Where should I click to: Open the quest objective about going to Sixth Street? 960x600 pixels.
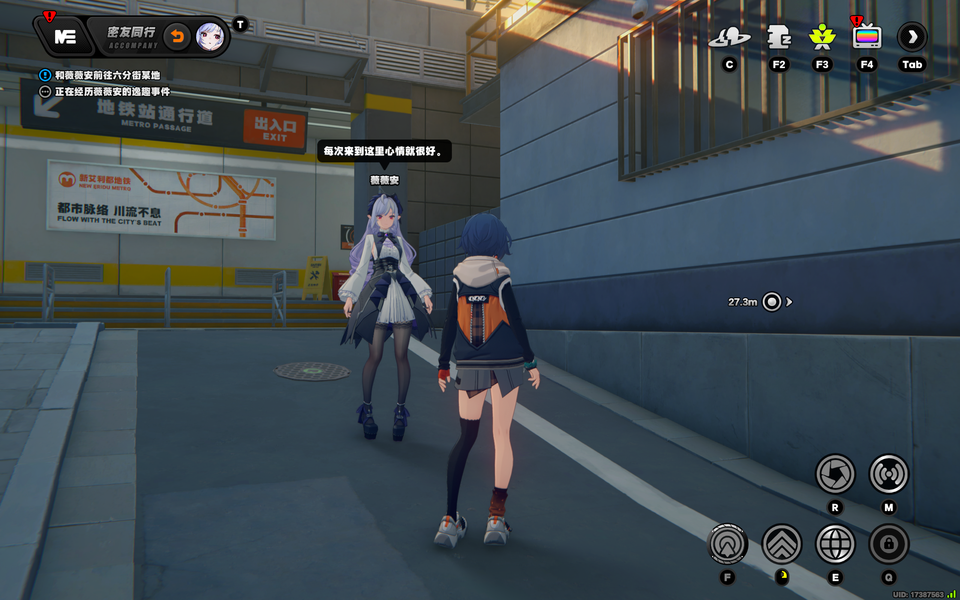pos(106,75)
